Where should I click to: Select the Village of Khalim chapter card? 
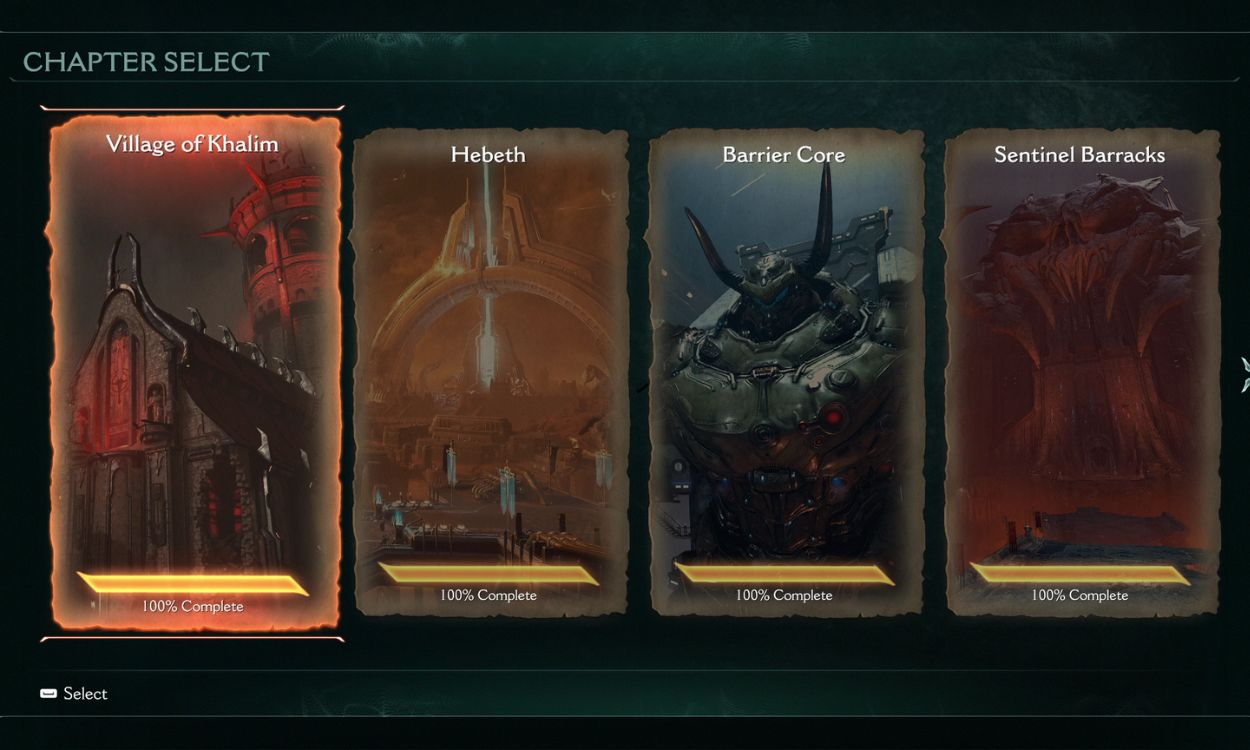[x=192, y=372]
